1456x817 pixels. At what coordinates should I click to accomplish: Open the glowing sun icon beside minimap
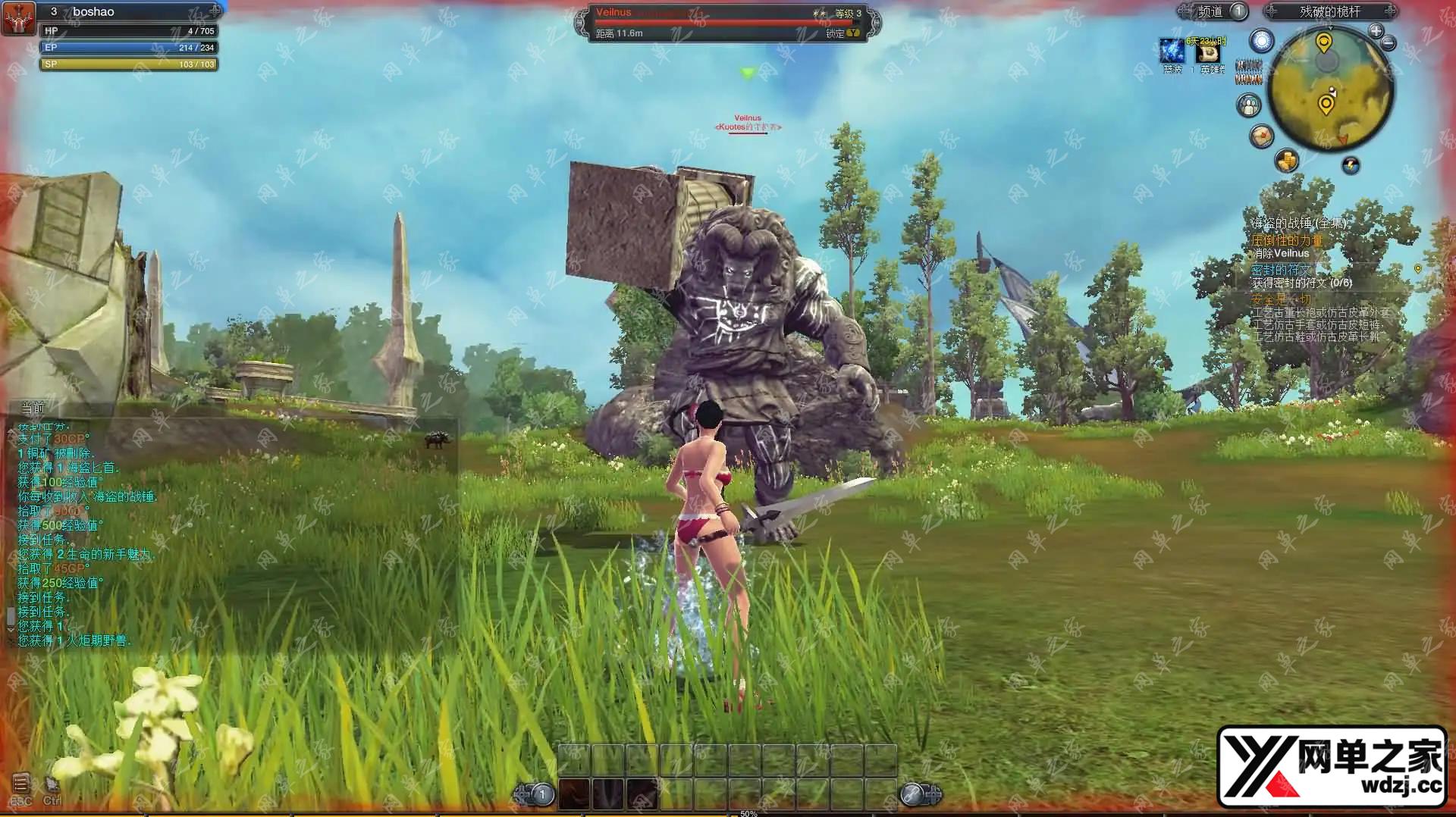(x=1262, y=41)
